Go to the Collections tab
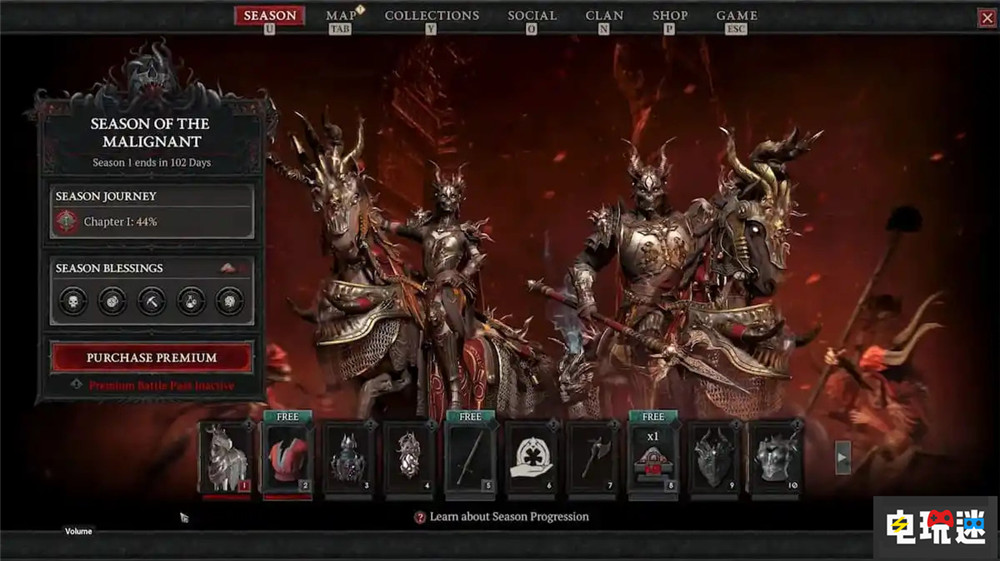Viewport: 1000px width, 561px height. [432, 16]
